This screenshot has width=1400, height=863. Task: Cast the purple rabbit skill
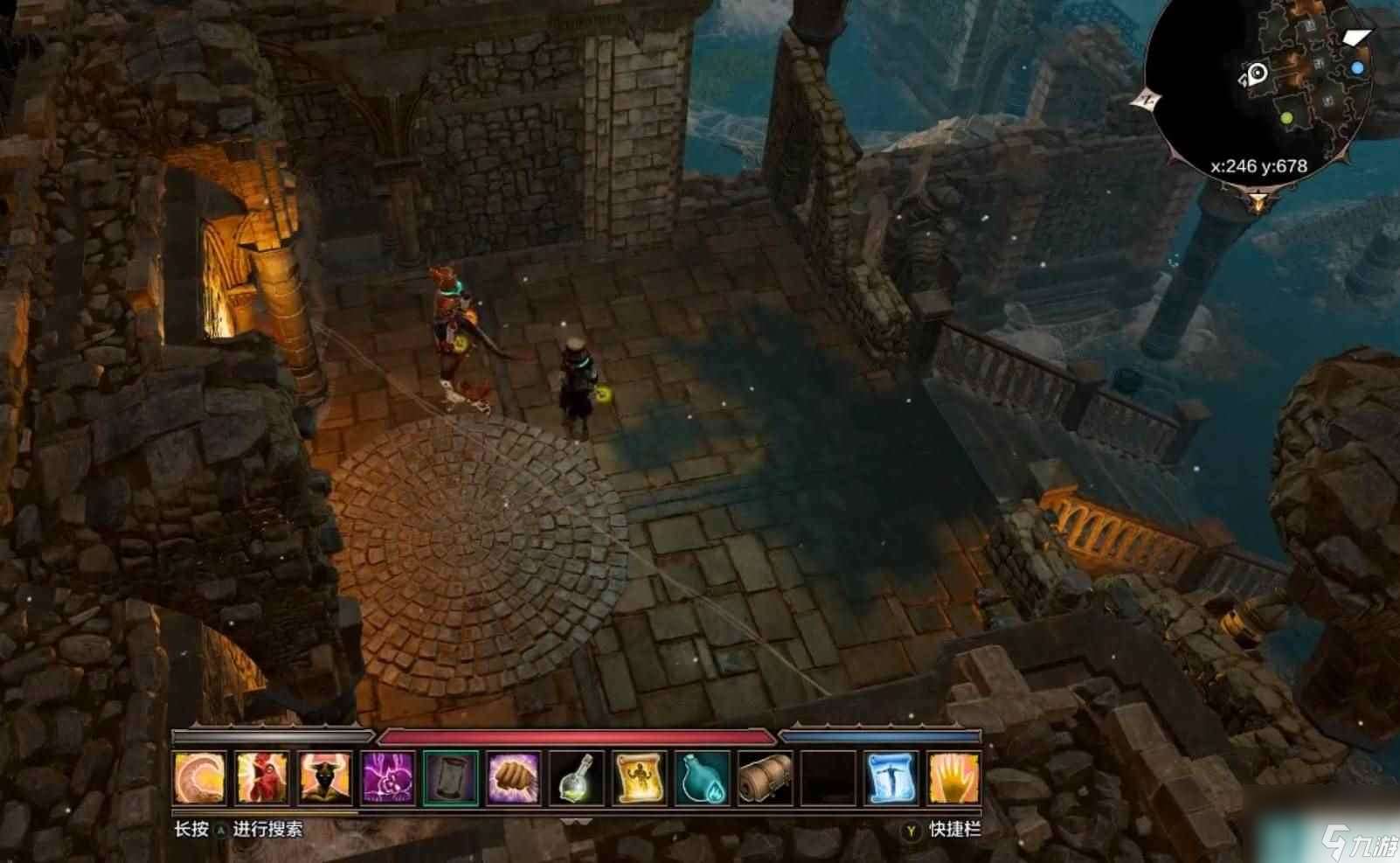(388, 777)
